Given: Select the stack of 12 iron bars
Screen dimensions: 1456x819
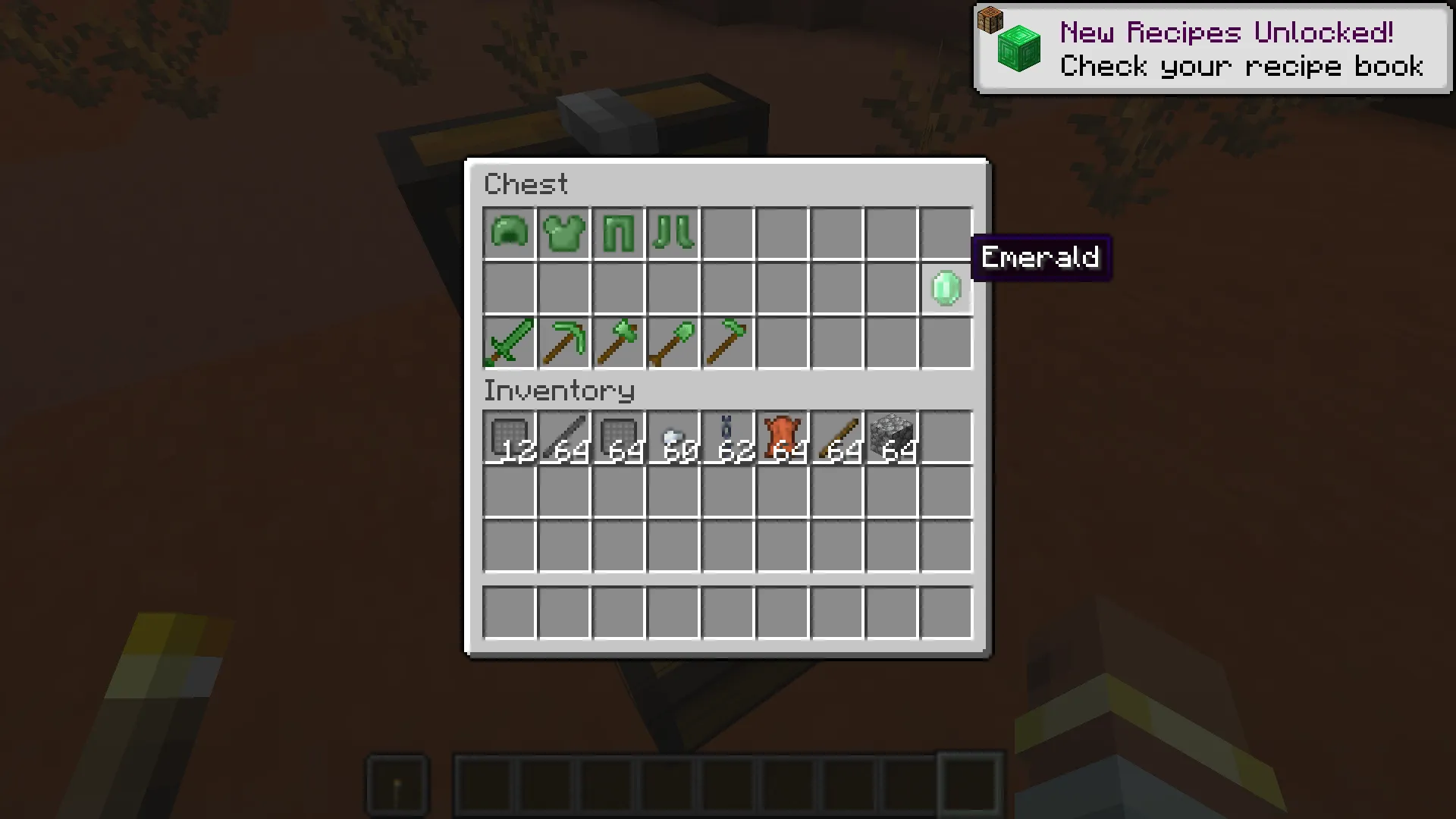Looking at the screenshot, I should 509,435.
